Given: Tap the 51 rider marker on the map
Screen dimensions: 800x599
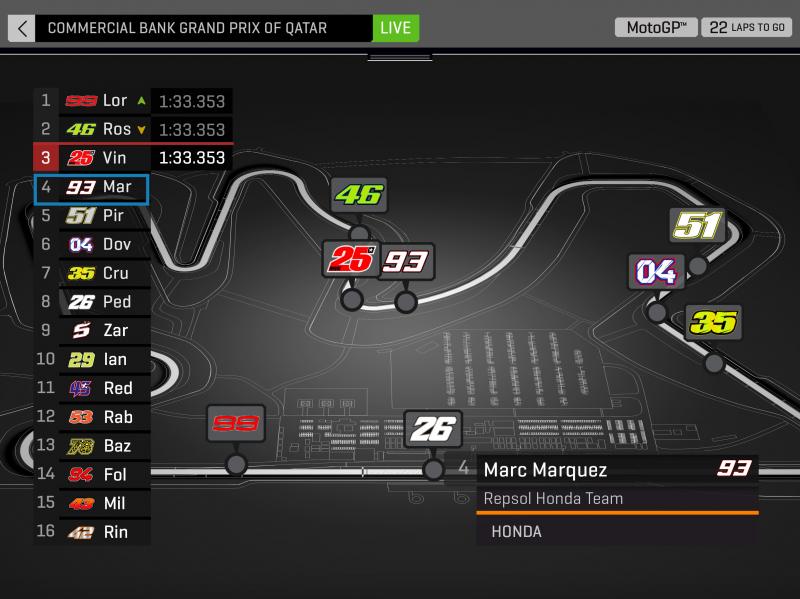Looking at the screenshot, I should coord(698,226).
